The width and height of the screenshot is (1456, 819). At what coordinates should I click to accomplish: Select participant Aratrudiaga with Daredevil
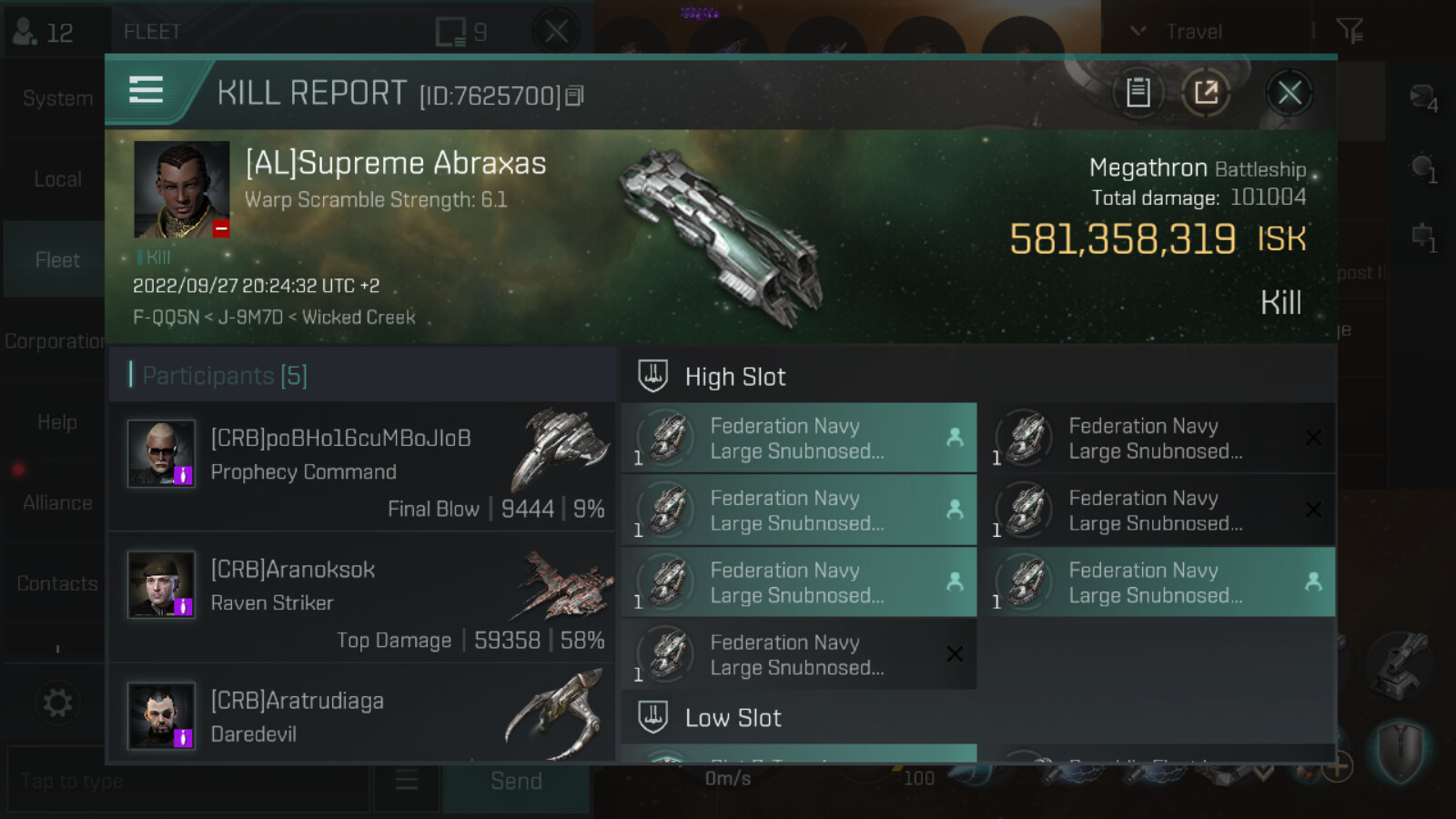[x=362, y=716]
